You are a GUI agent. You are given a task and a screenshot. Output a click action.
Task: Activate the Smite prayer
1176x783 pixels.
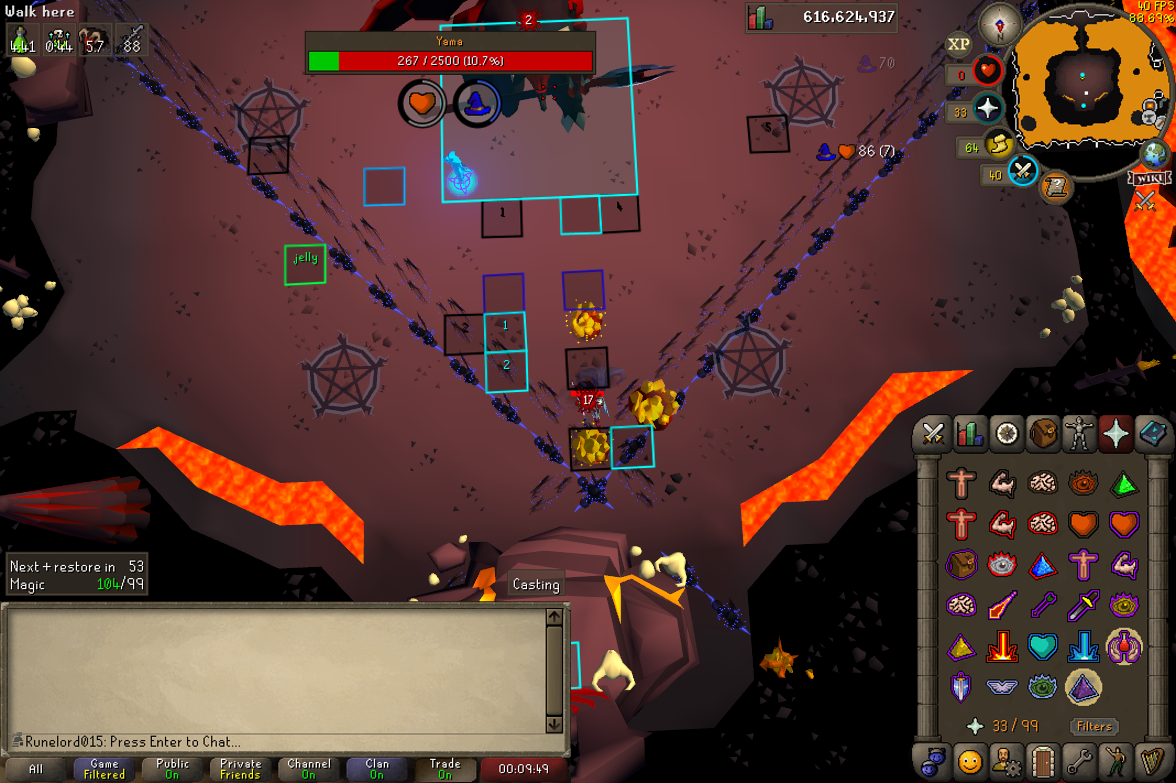pos(1083,646)
